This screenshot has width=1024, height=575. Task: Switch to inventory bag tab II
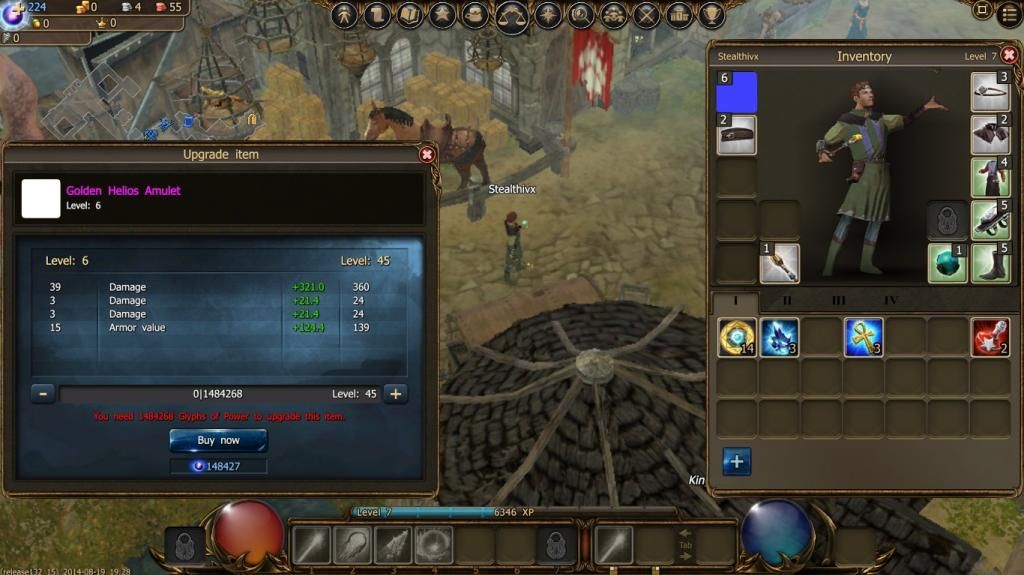pyautogui.click(x=787, y=300)
